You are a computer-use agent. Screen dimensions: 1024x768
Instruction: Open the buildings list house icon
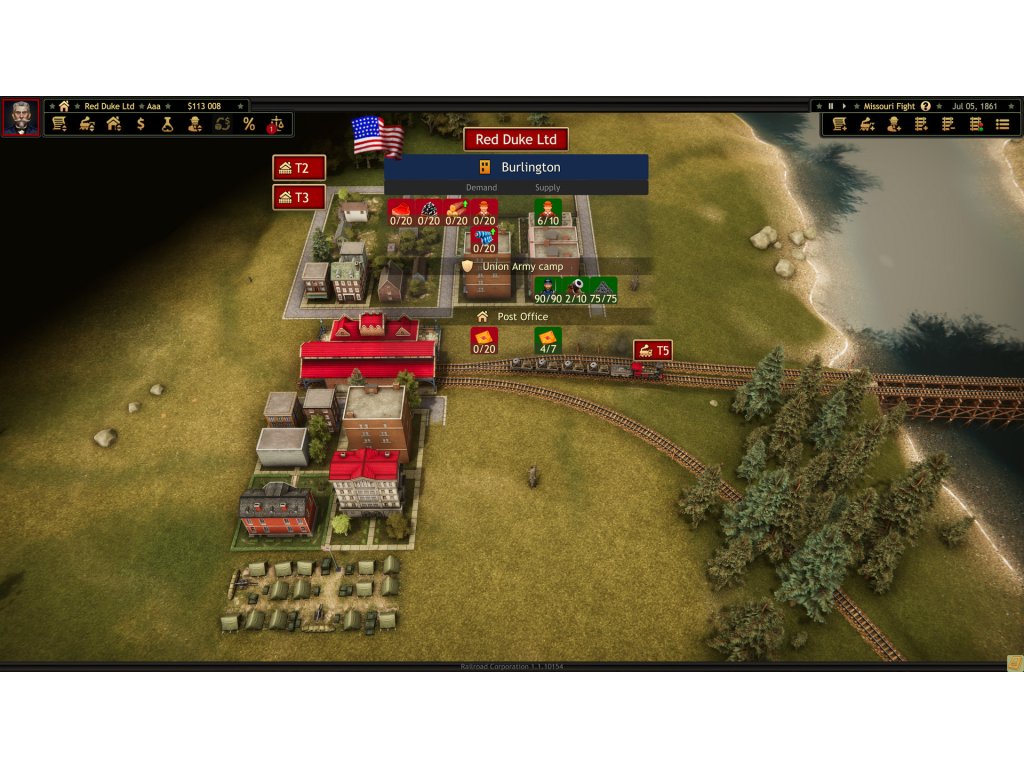114,124
